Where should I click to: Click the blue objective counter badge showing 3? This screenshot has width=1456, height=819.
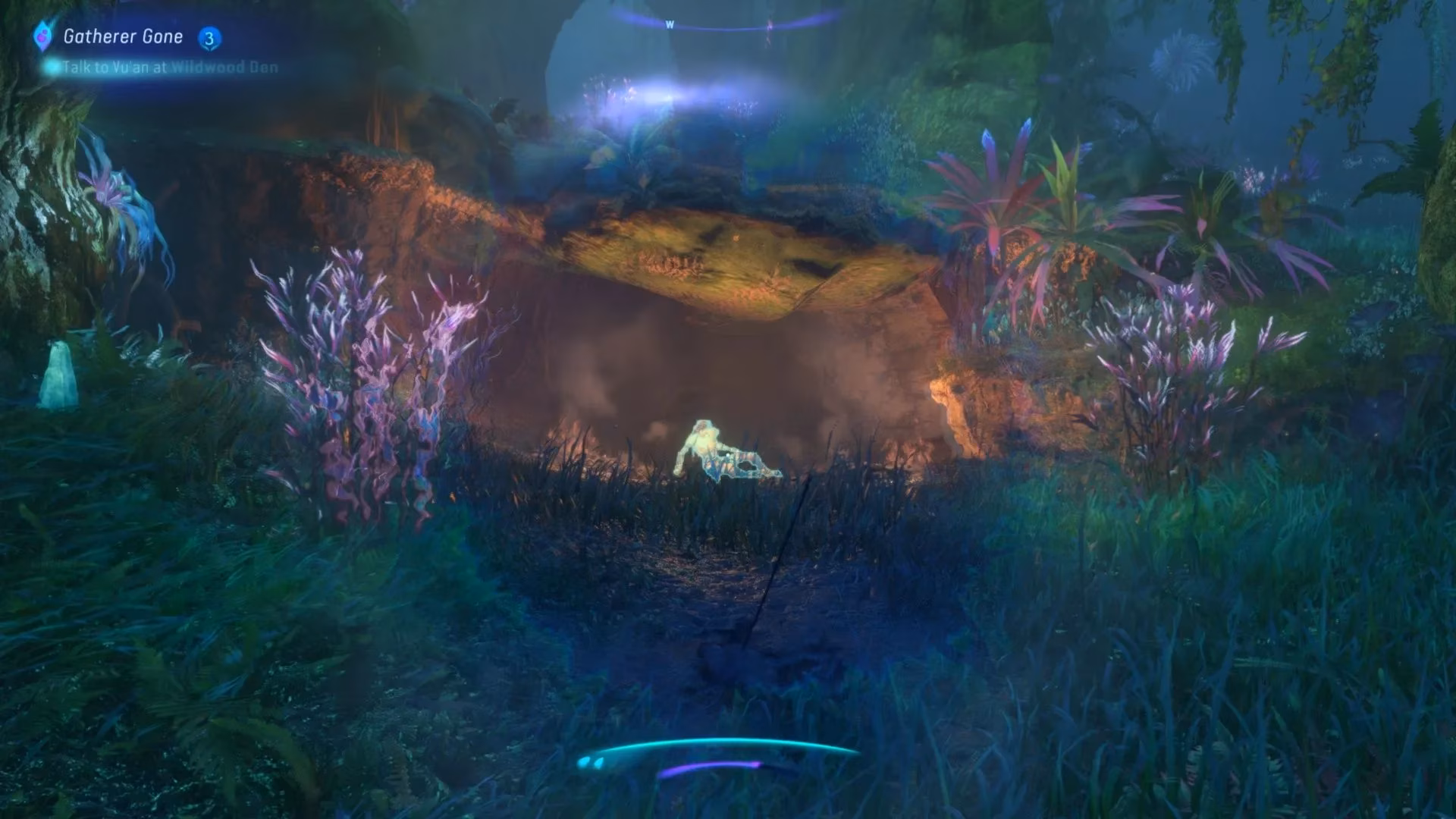point(209,36)
